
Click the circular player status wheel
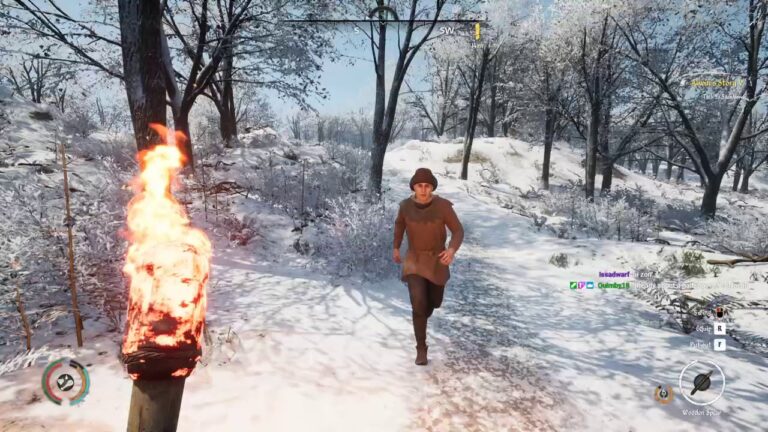click(x=65, y=381)
